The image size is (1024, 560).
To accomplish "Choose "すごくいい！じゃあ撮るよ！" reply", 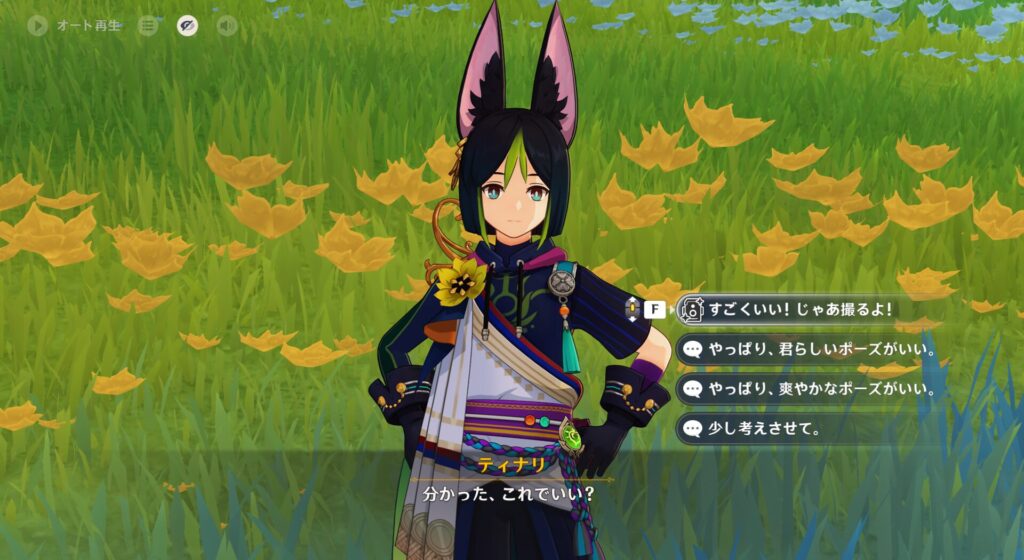I will (800, 309).
